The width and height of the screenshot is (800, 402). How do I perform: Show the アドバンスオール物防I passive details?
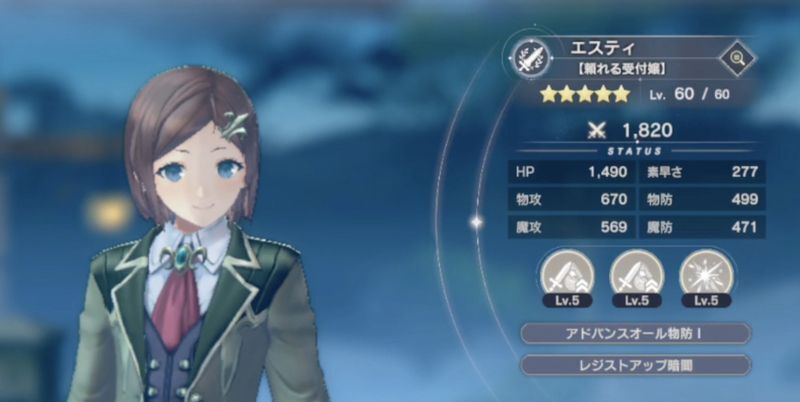click(x=635, y=333)
